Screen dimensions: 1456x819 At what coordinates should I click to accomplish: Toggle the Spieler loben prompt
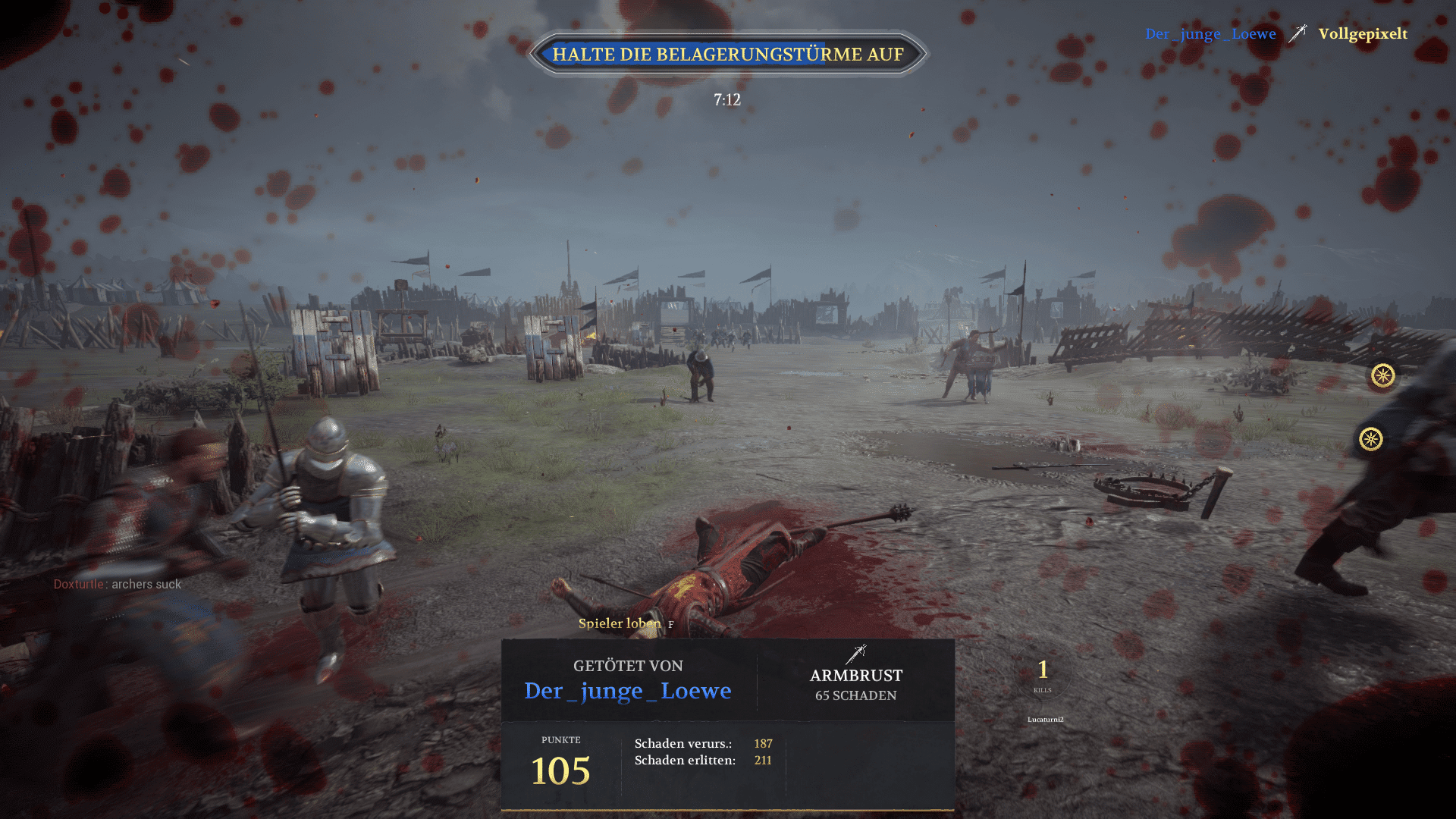(623, 623)
